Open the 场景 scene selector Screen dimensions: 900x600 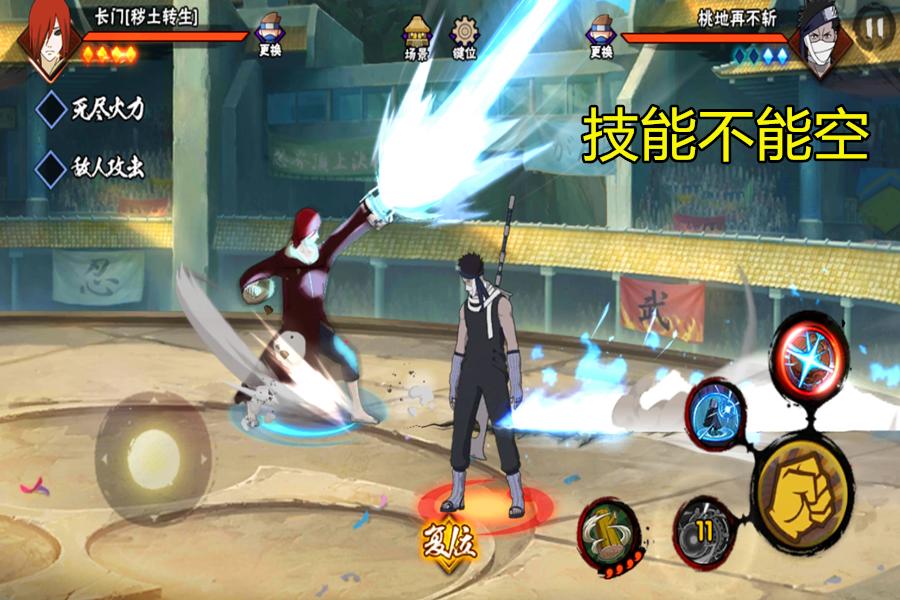(x=416, y=38)
